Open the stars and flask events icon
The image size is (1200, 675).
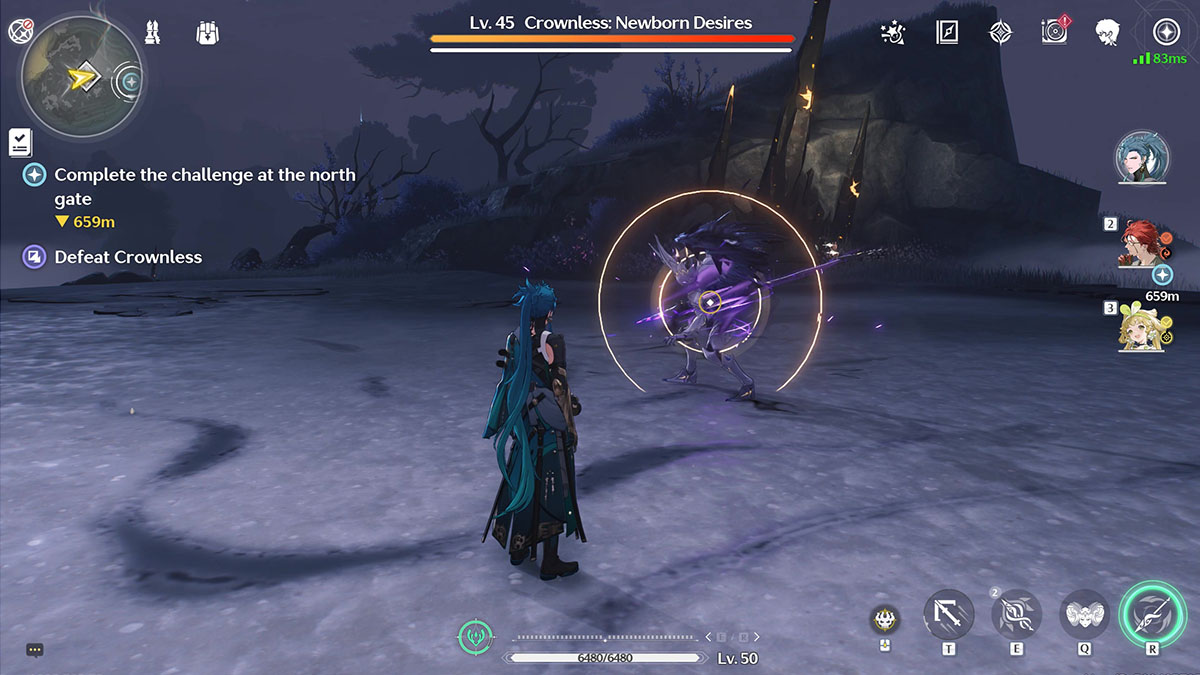click(892, 32)
